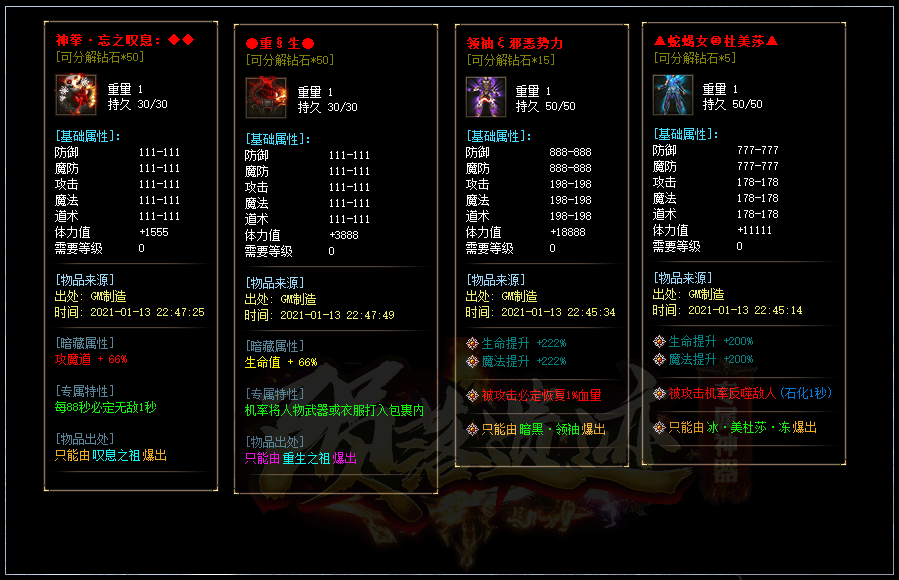Pick the 蛇蝎女·杜美莎 blue costume icon

click(x=673, y=95)
